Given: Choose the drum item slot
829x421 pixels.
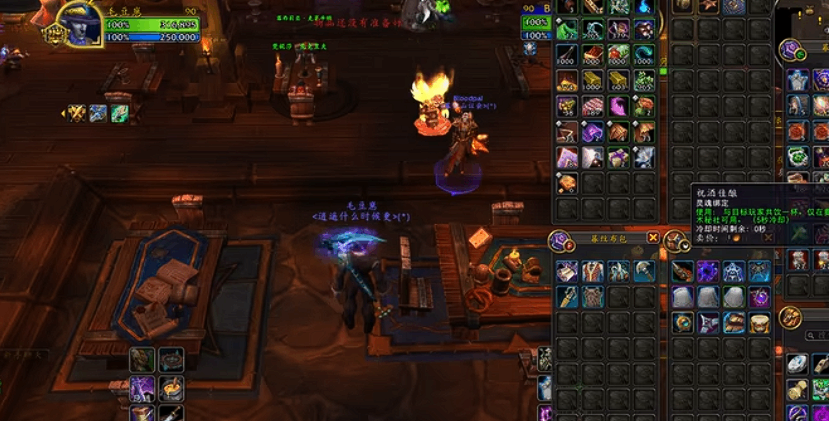Looking at the screenshot, I should pos(760,323).
